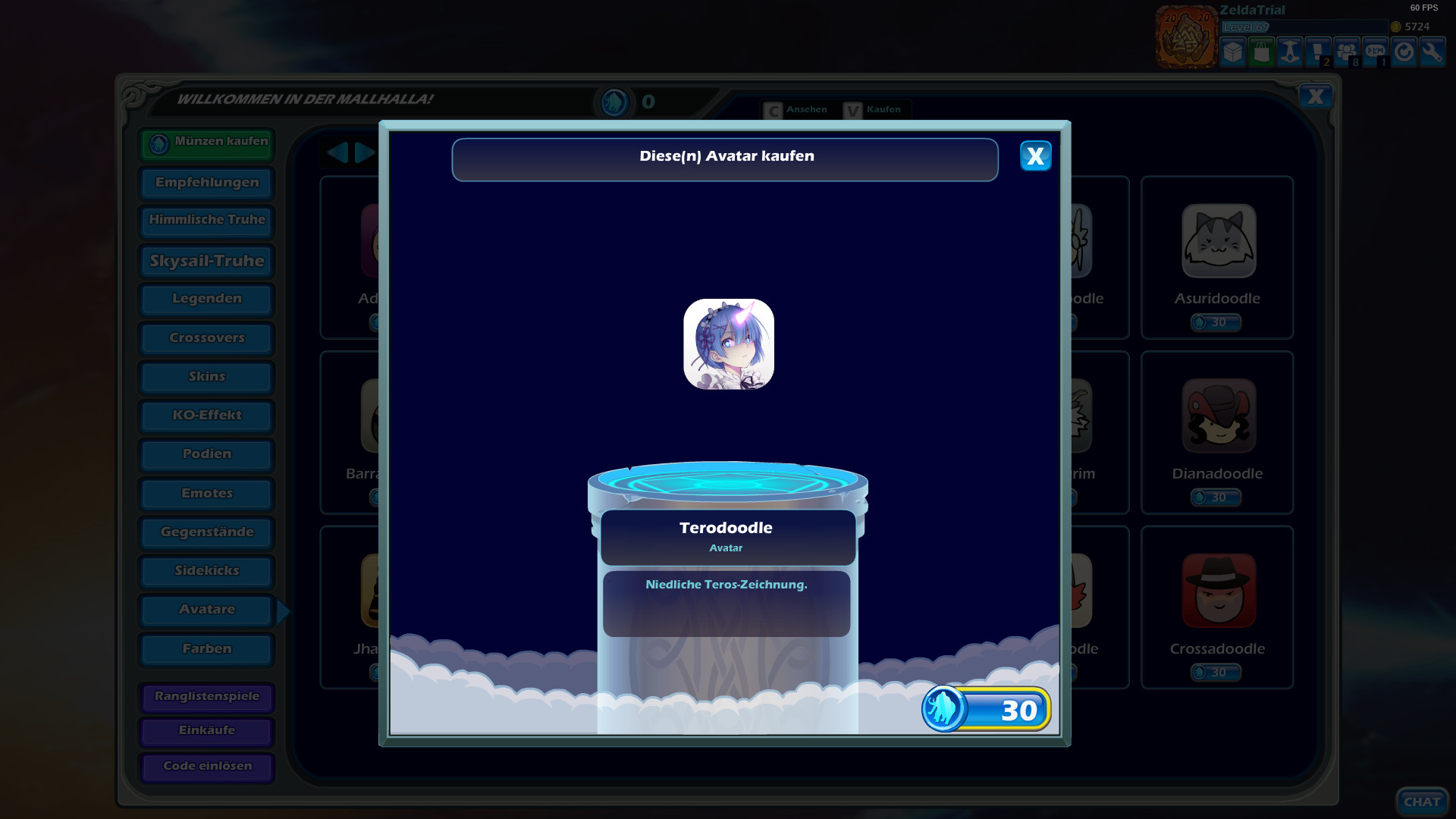
Task: Click the Rem avatar preview image
Action: [x=728, y=344]
